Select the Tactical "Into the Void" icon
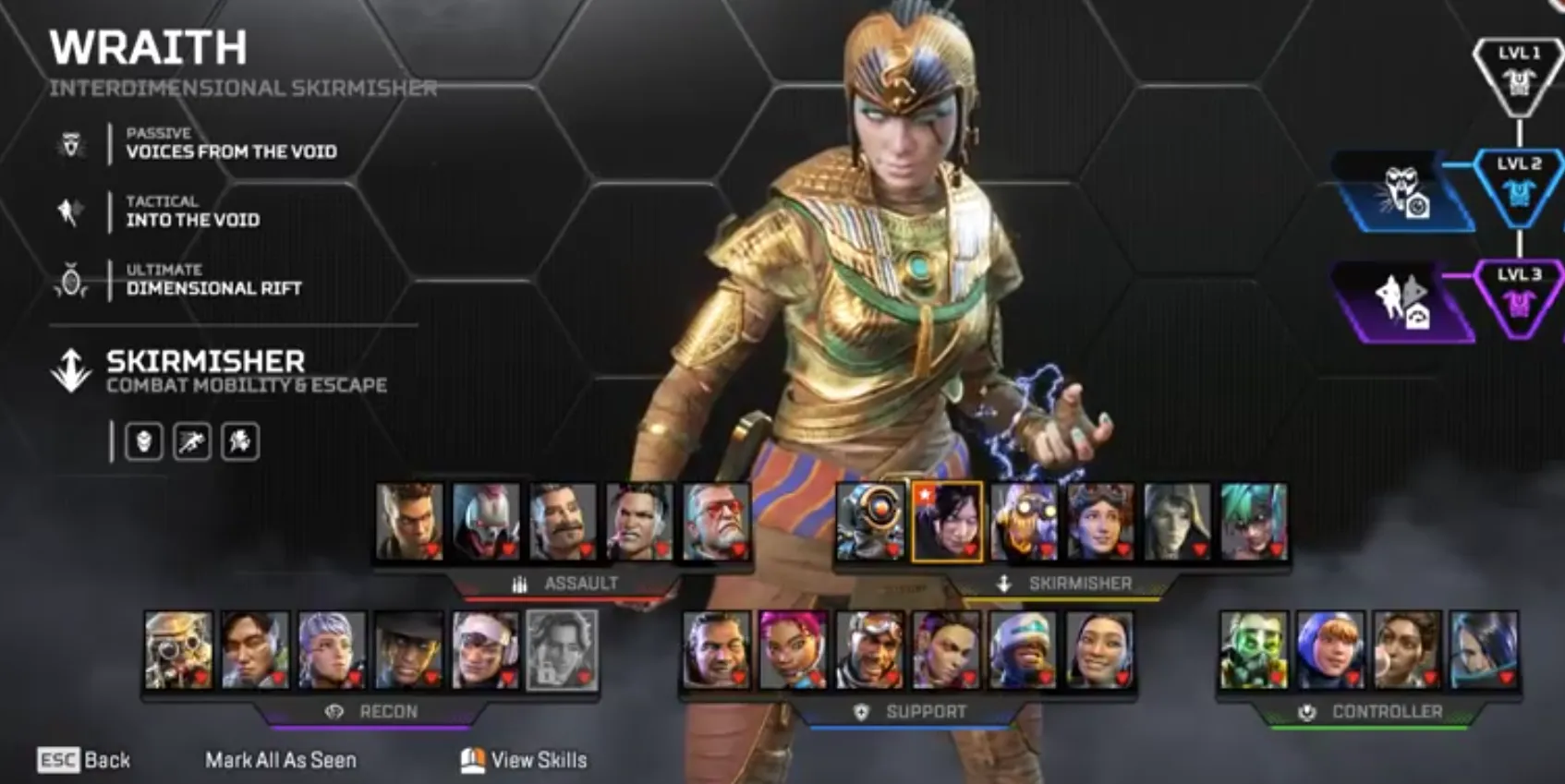 pos(70,211)
